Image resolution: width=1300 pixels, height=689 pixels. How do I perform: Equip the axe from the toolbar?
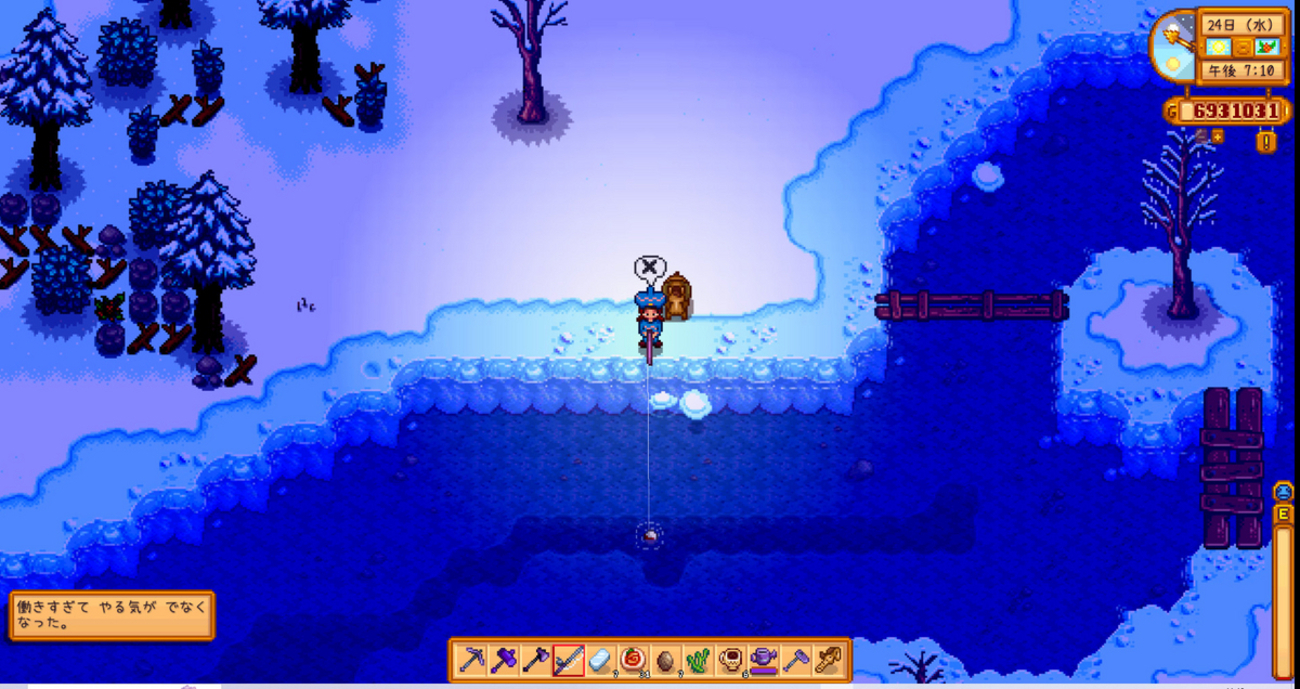(536, 660)
